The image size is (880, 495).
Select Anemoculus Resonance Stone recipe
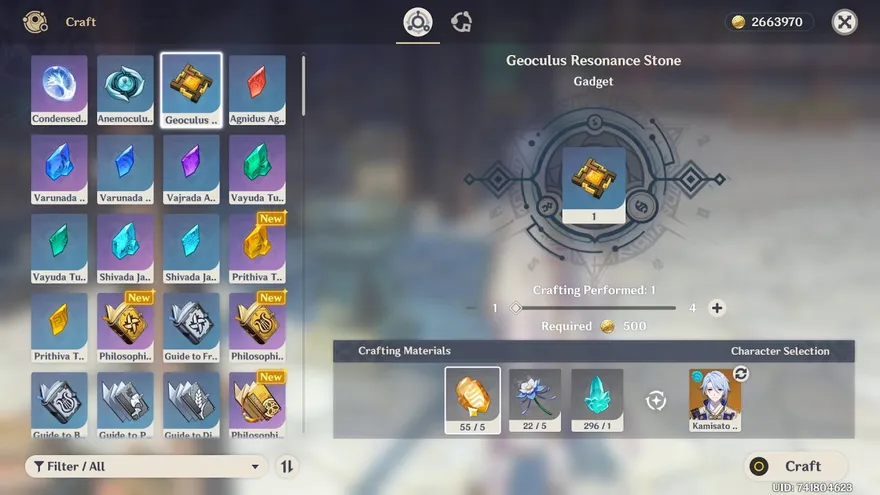pos(125,90)
